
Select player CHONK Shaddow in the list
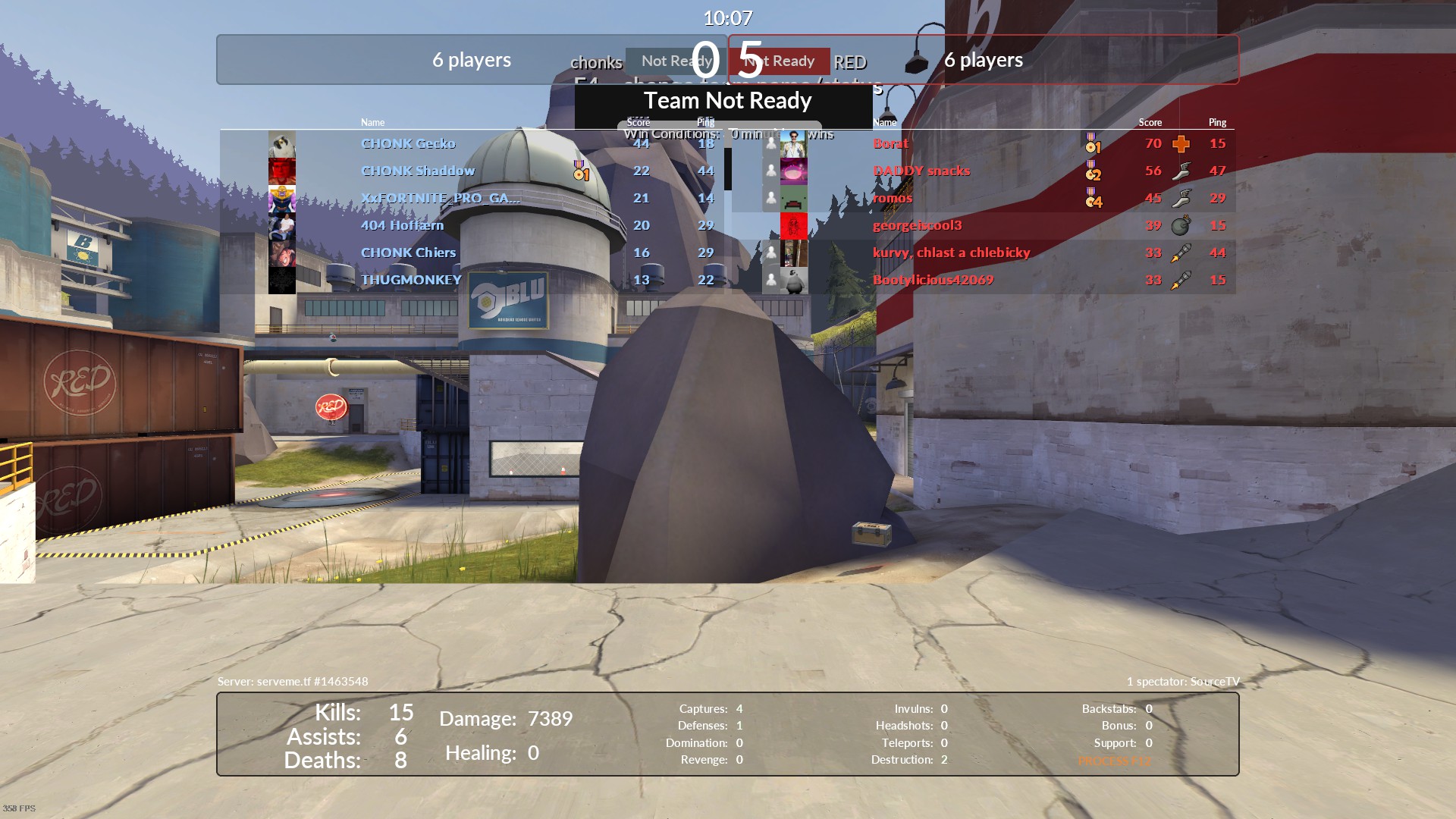[418, 171]
